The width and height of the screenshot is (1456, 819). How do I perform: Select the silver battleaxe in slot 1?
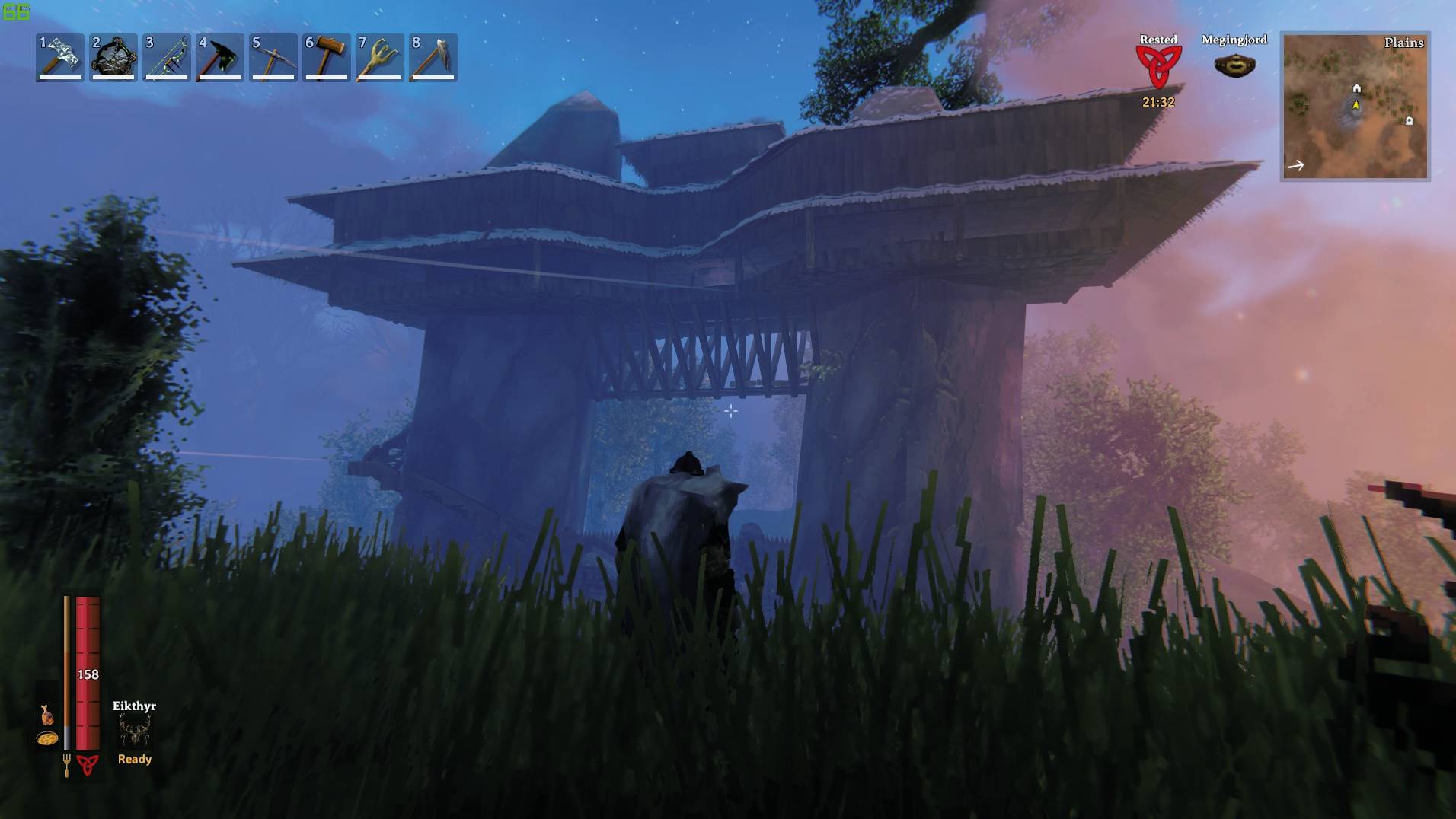pos(59,57)
